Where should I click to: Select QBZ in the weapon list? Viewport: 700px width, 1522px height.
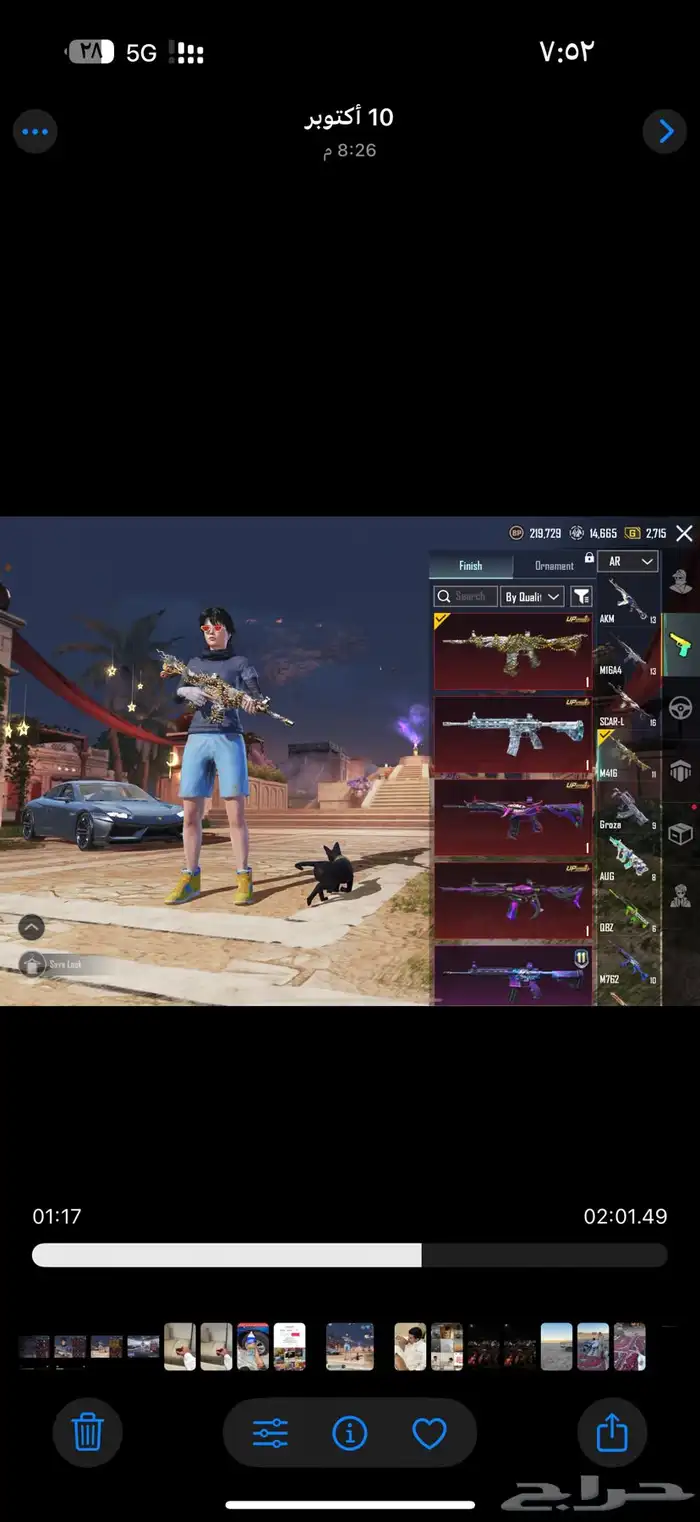(x=628, y=912)
